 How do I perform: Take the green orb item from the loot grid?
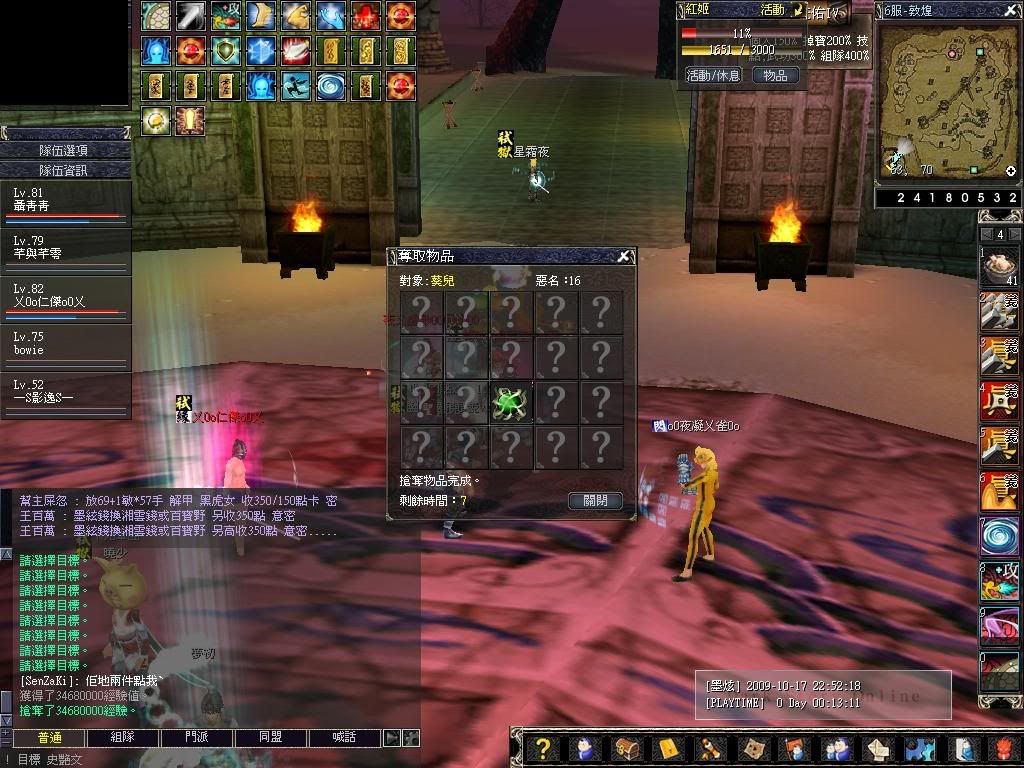(510, 402)
